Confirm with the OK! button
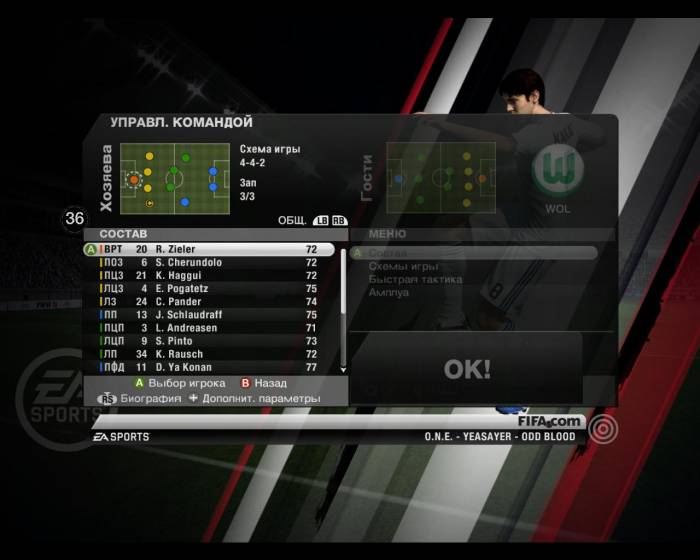Image resolution: width=700 pixels, height=560 pixels. [467, 369]
